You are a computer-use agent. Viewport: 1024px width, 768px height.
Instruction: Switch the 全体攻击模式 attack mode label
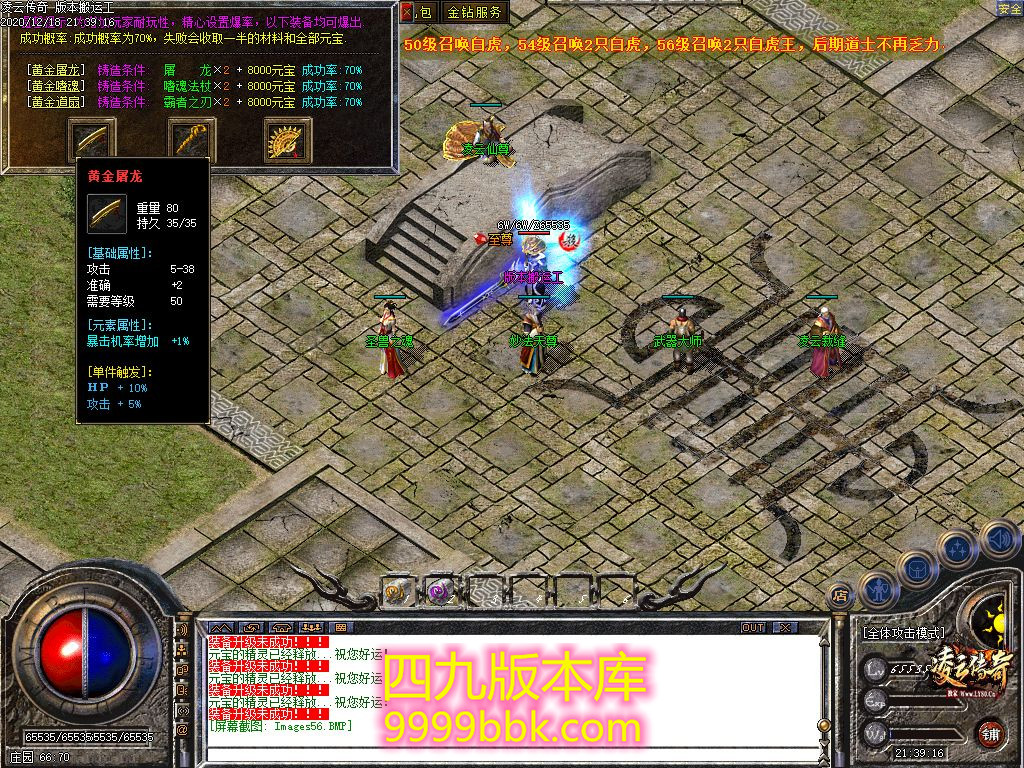click(x=902, y=633)
